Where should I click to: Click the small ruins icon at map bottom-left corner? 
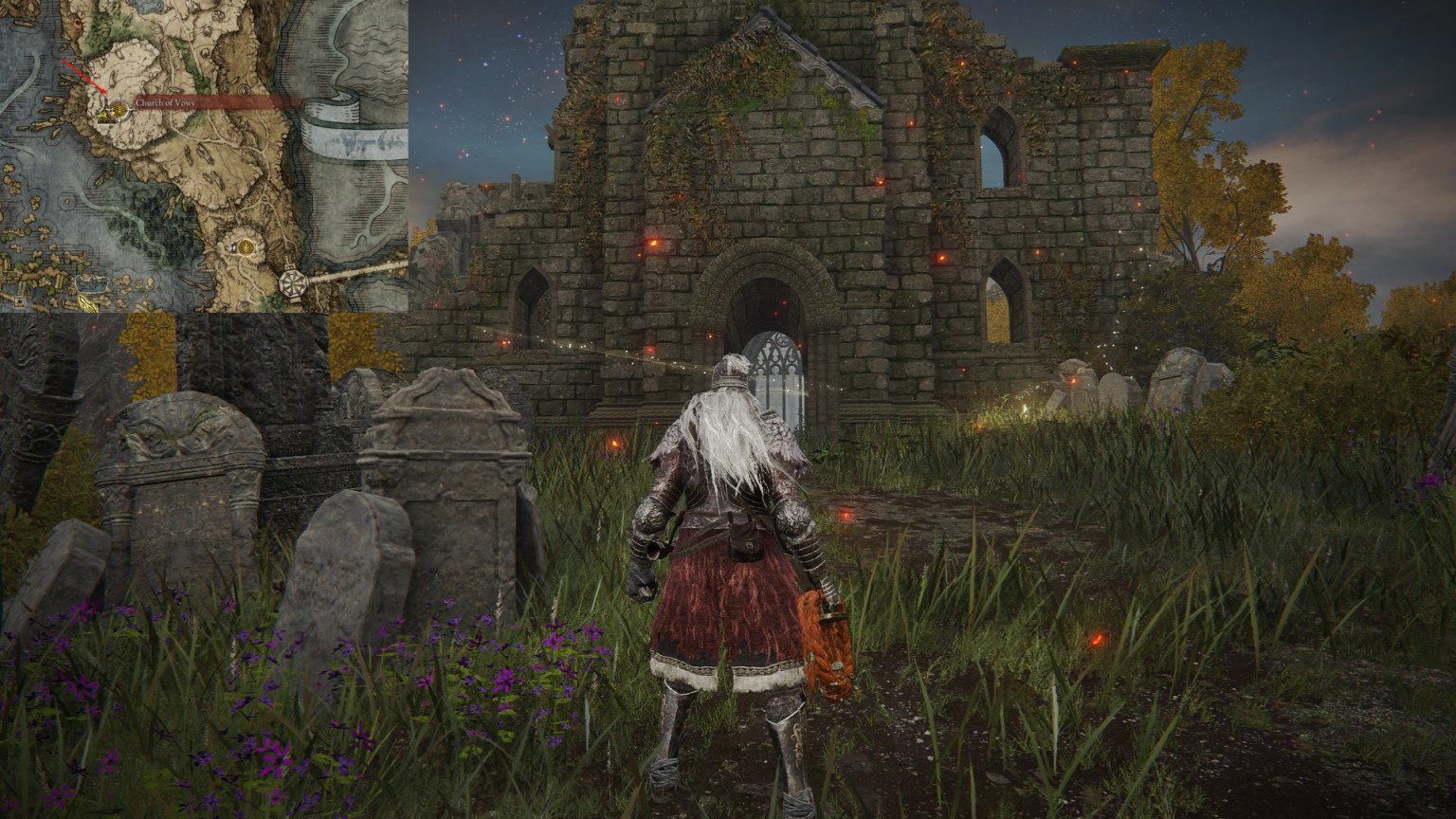[17, 300]
